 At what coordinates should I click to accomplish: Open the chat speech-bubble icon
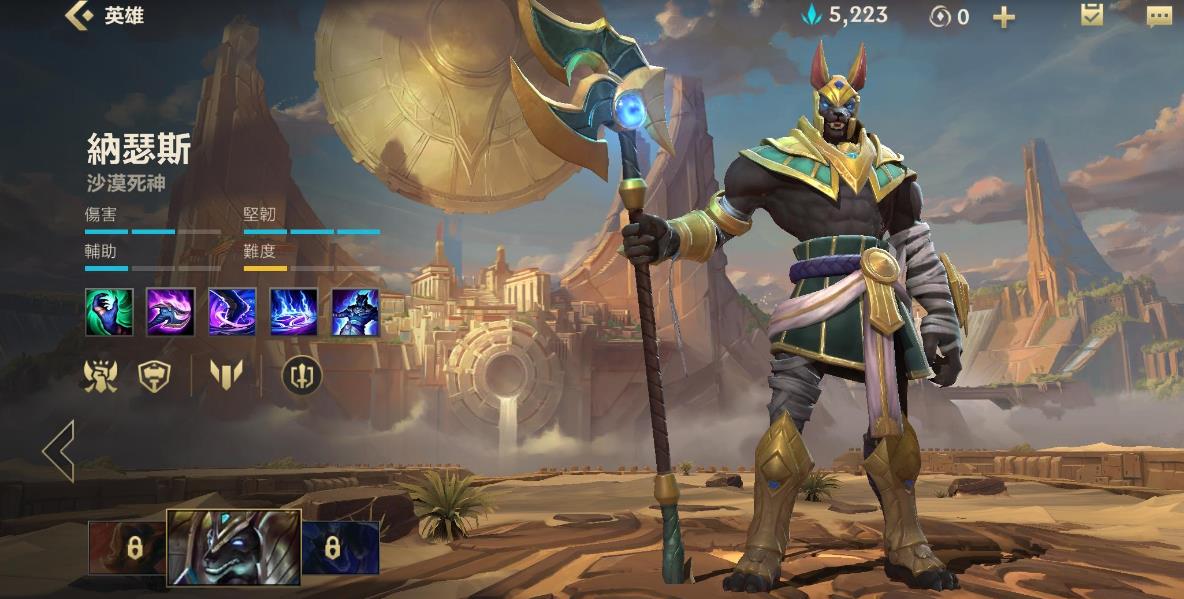click(1159, 16)
